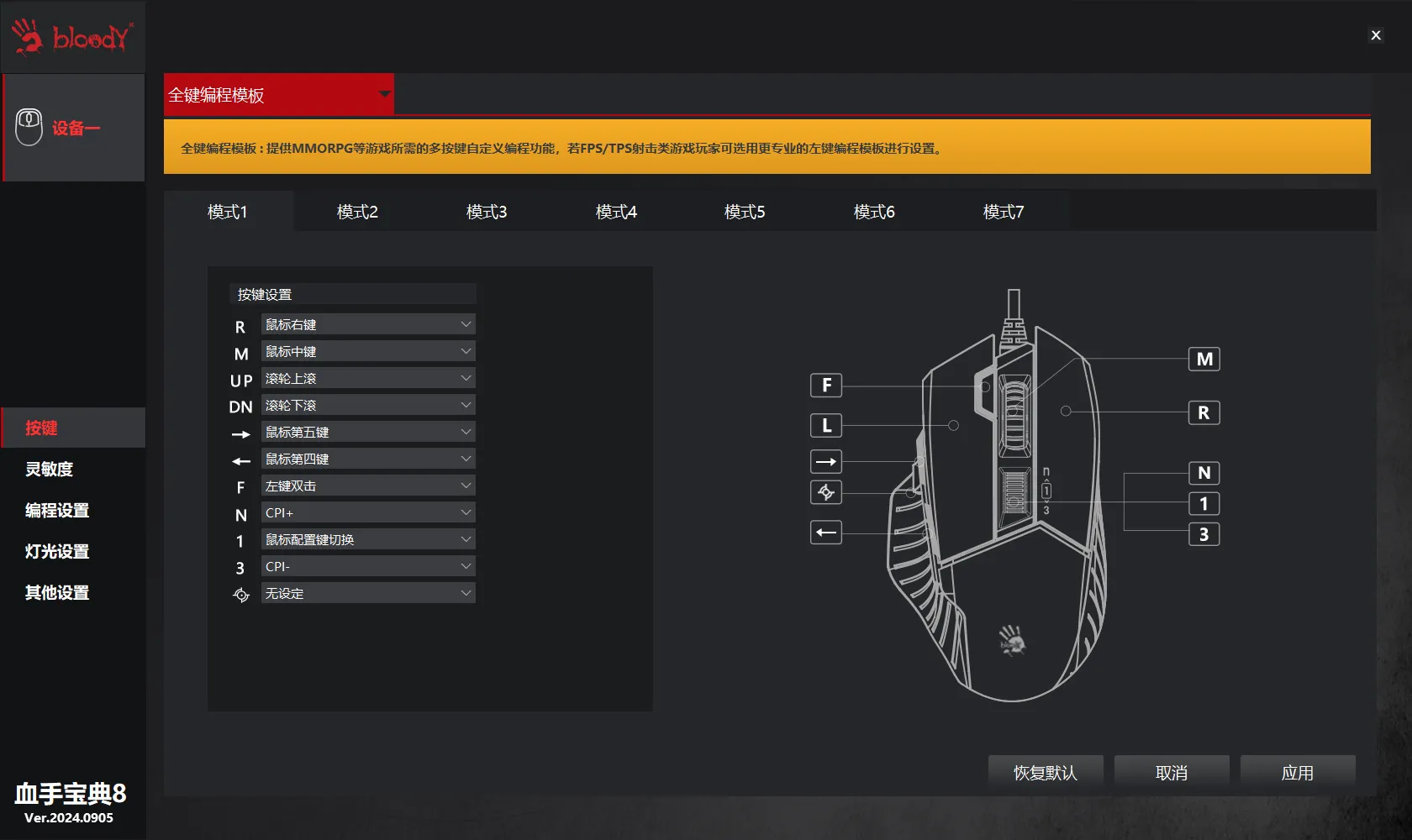Select the 模式7 tab
This screenshot has width=1412, height=840.
pos(1004,212)
